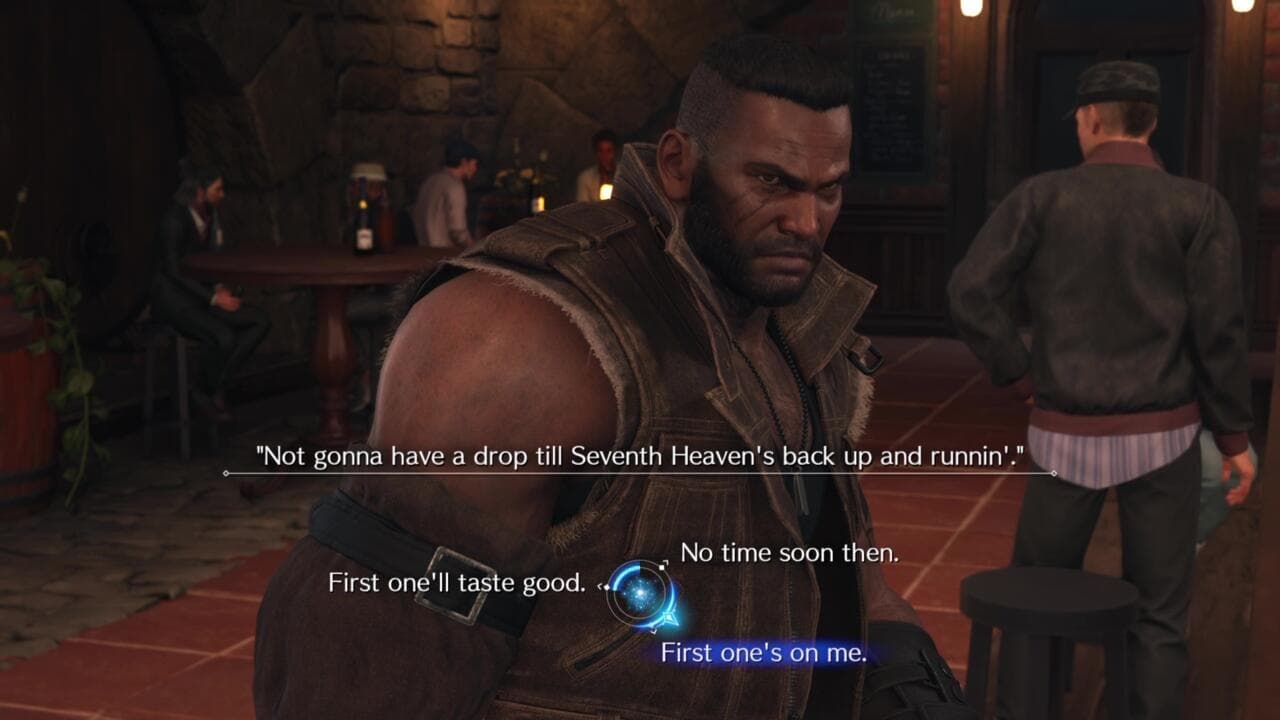Select the triangle marker beside the choice wheel

[x=672, y=619]
